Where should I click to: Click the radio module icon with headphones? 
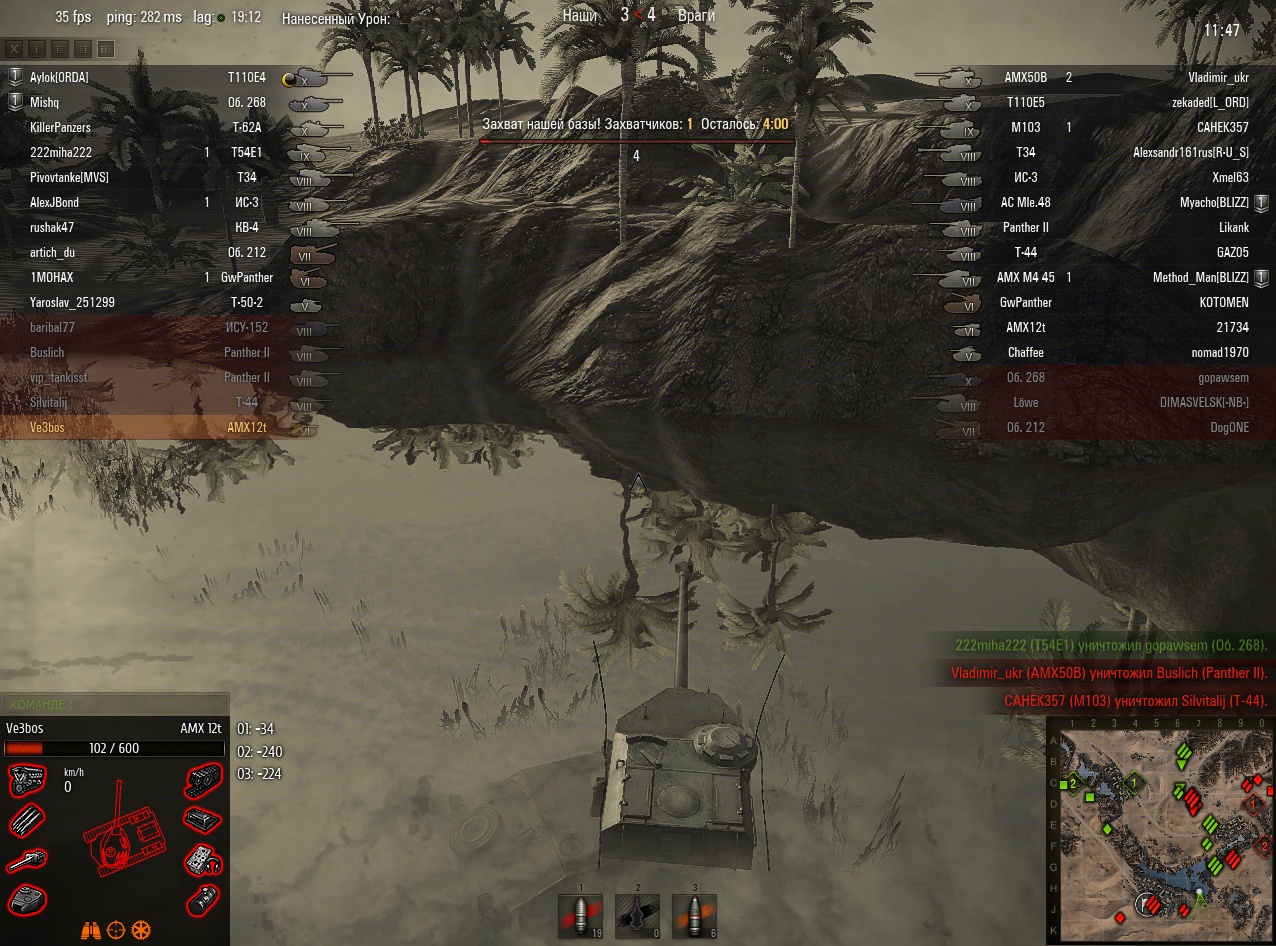pyautogui.click(x=202, y=860)
